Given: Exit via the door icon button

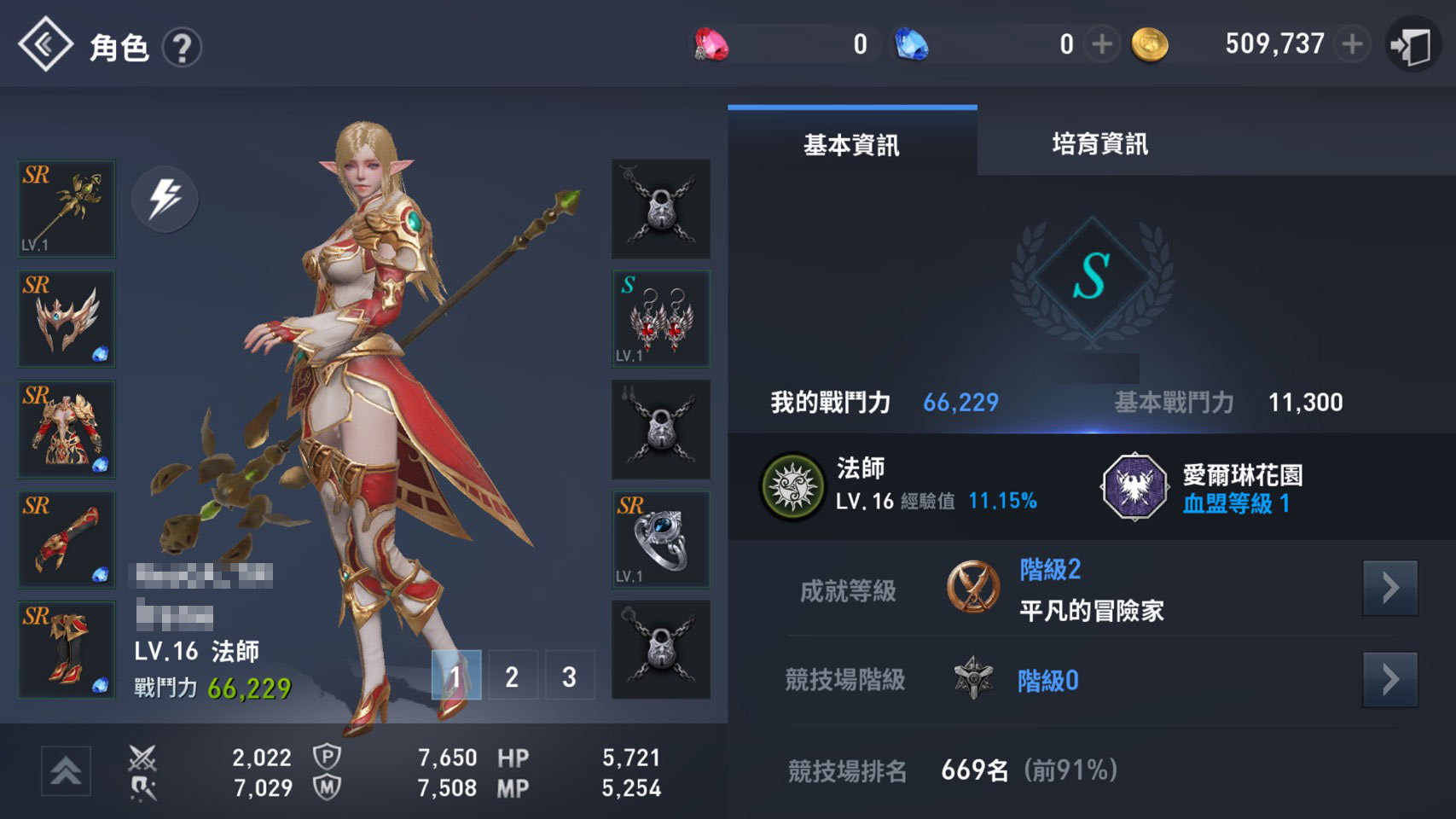Looking at the screenshot, I should [1412, 45].
